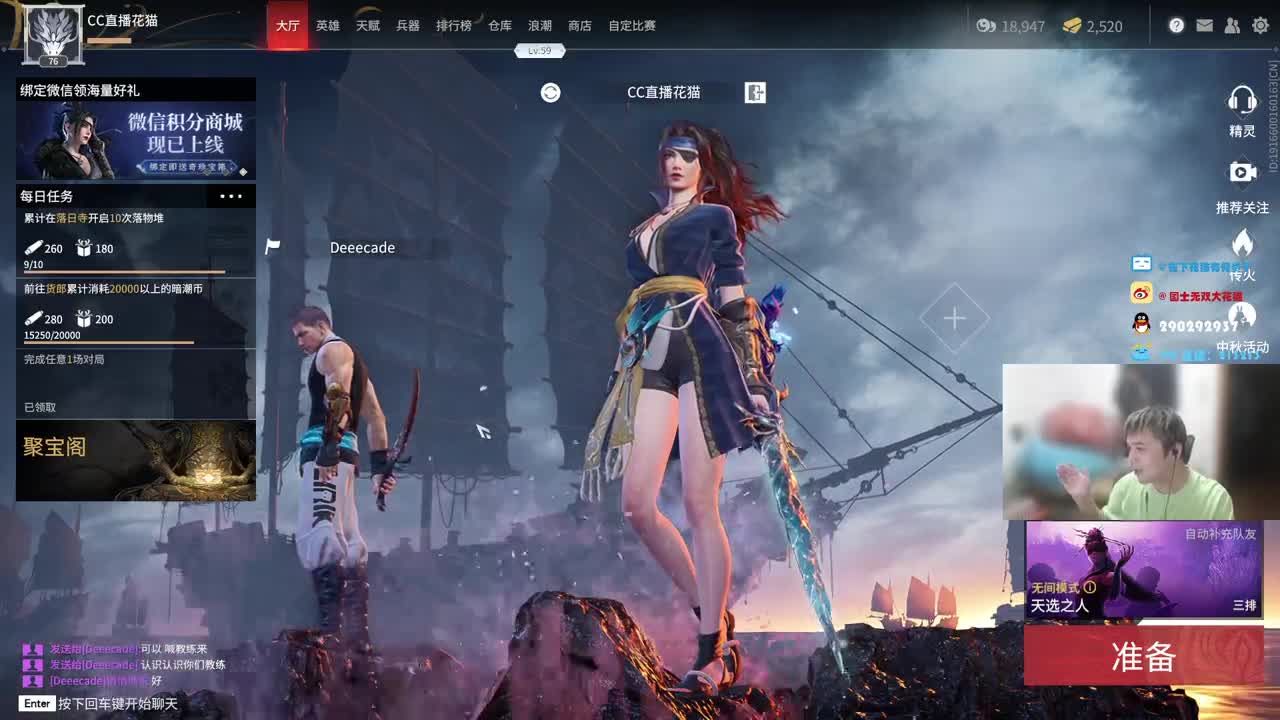The width and height of the screenshot is (1280, 720).
Task: Select the 精灵 headset icon on the right
Action: click(1242, 100)
